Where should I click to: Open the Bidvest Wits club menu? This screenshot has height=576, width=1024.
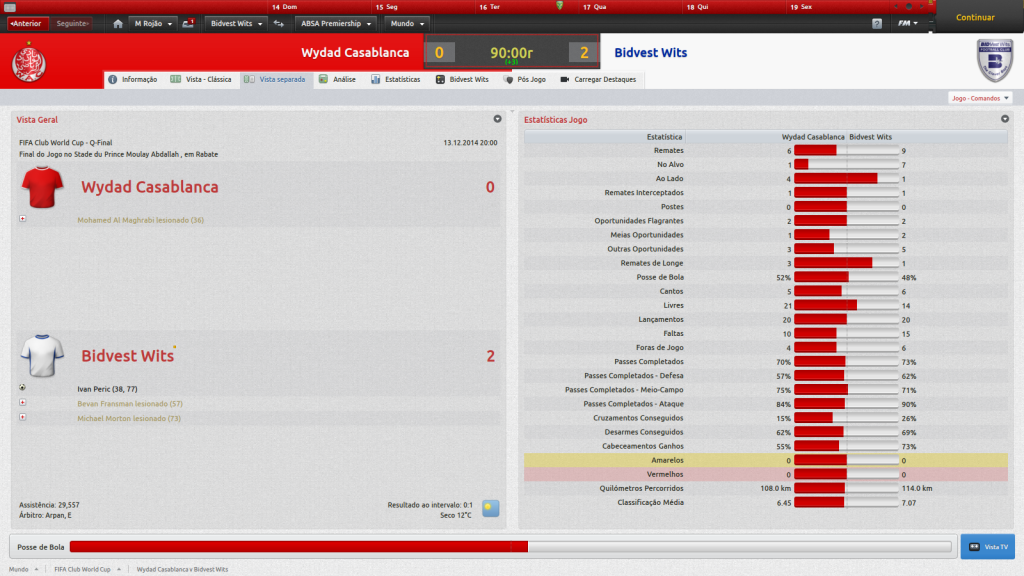click(x=236, y=23)
